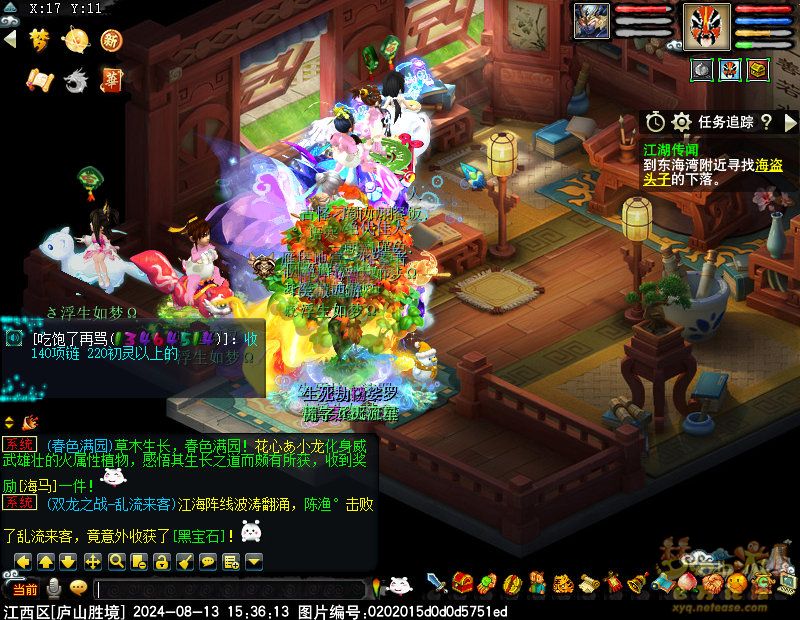Search chat with the magnifier button

[116, 561]
